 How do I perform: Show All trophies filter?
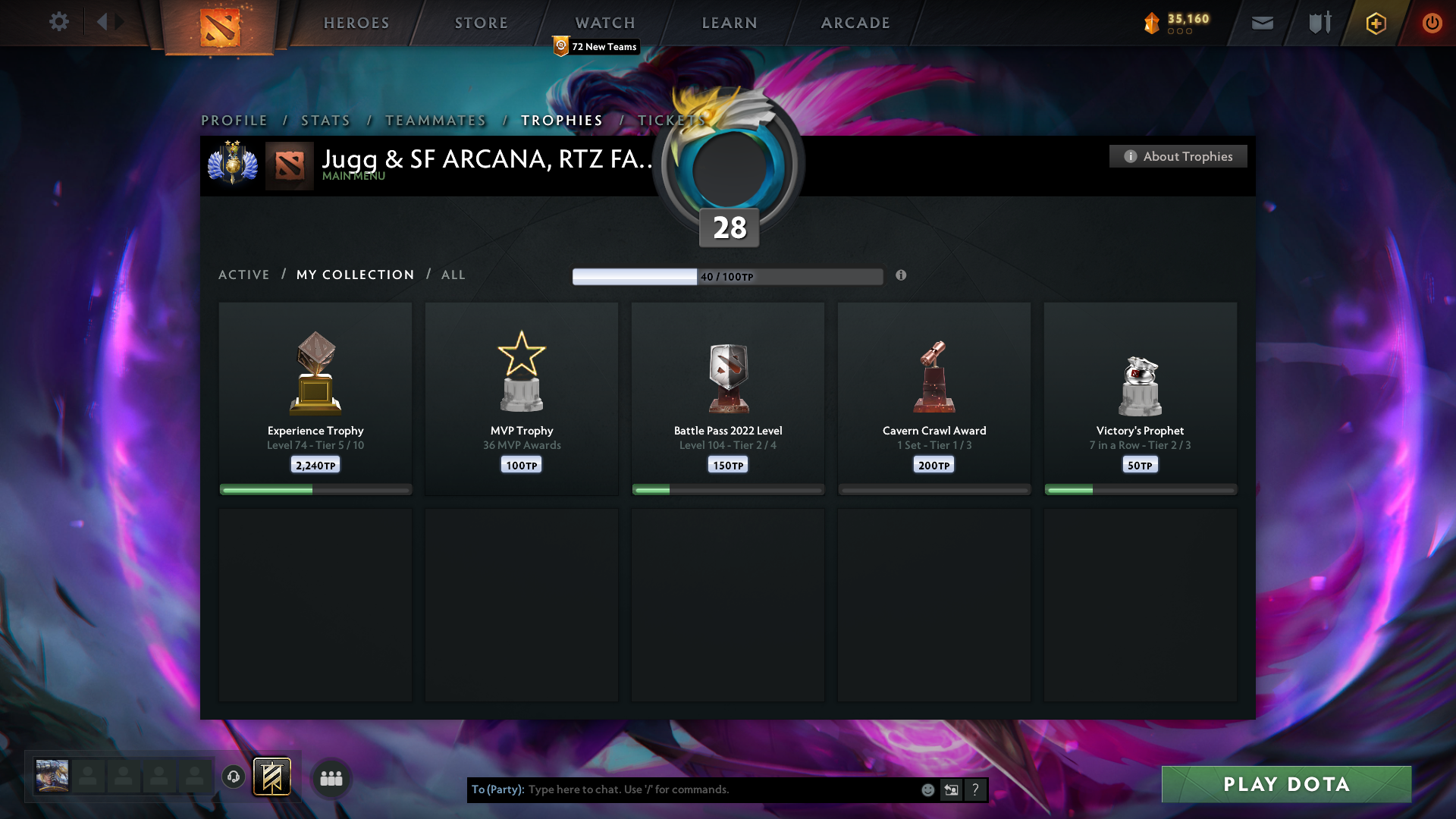tap(453, 275)
